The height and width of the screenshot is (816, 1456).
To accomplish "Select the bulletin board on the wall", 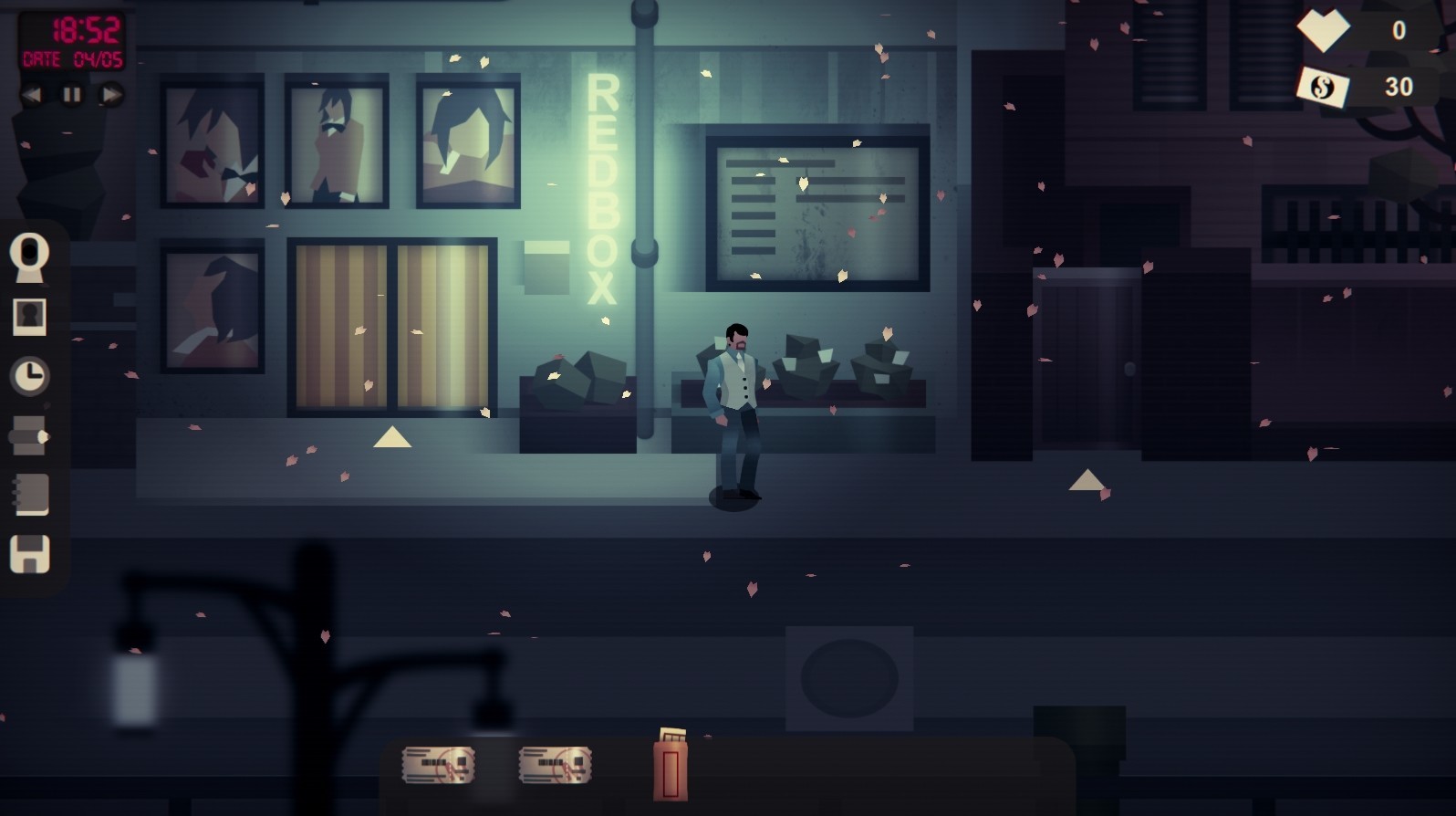I will pos(816,206).
